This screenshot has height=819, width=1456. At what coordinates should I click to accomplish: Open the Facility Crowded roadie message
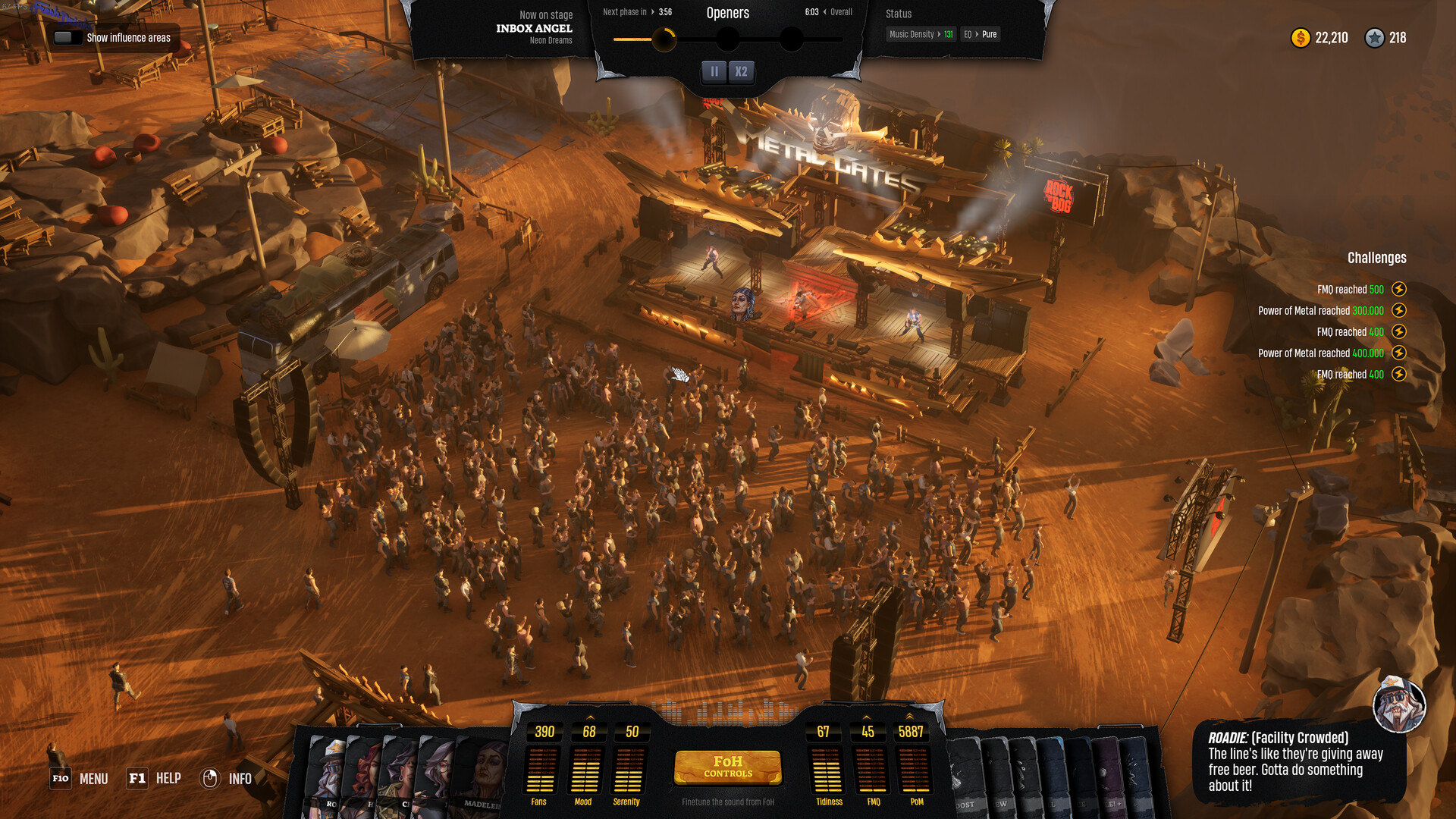click(x=1298, y=761)
